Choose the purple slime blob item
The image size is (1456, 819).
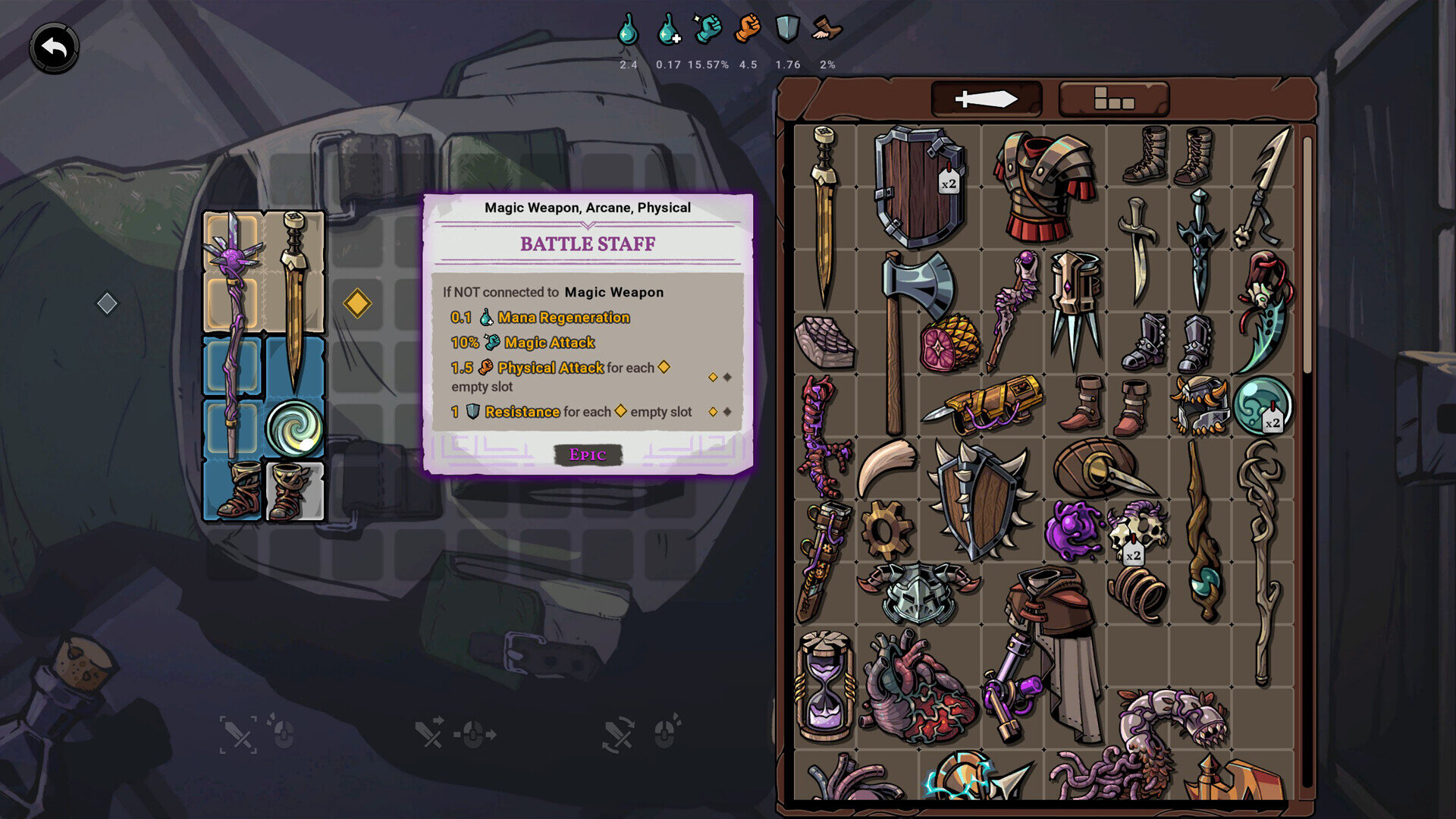[x=1072, y=529]
